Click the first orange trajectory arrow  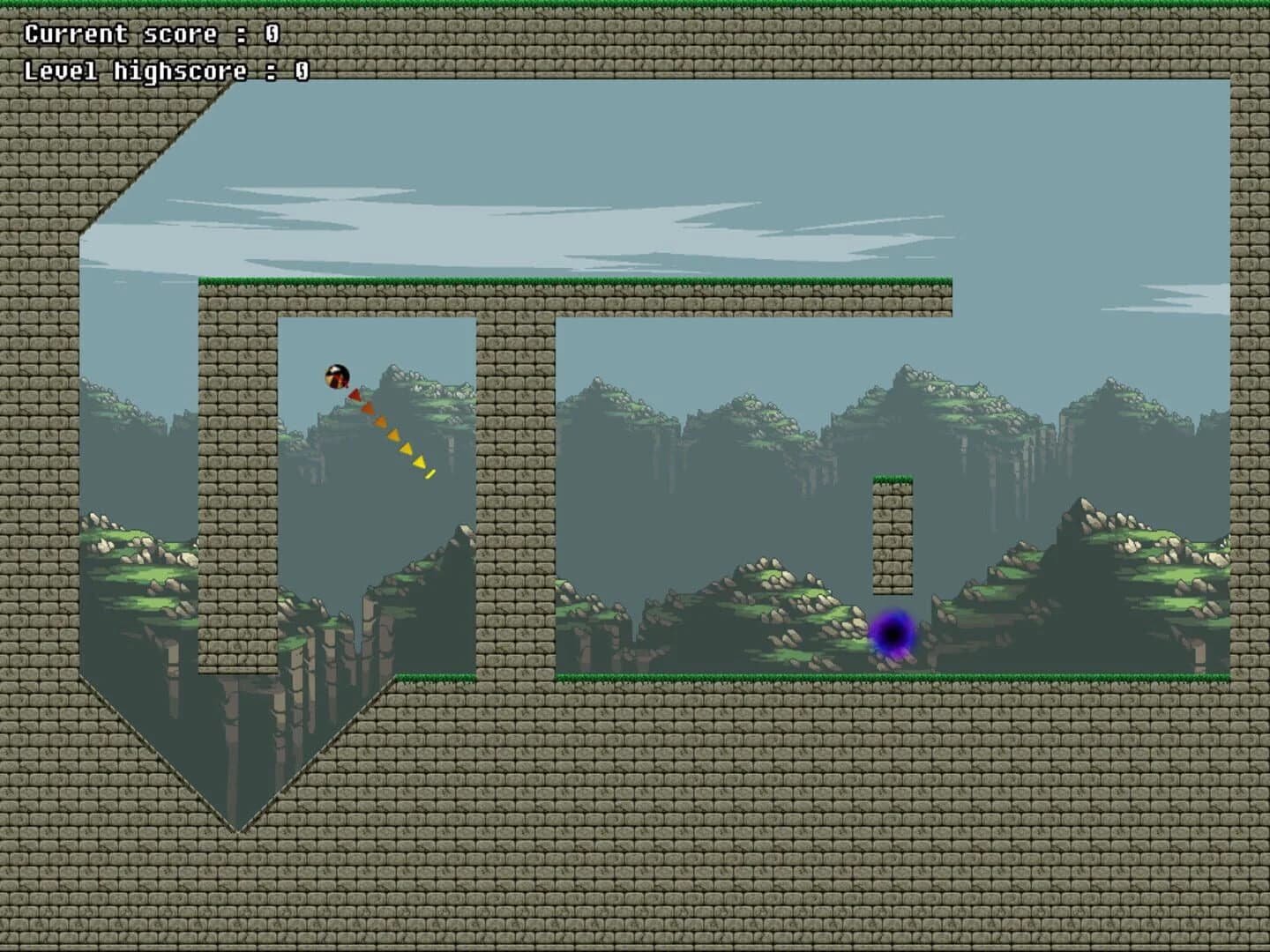click(x=369, y=410)
